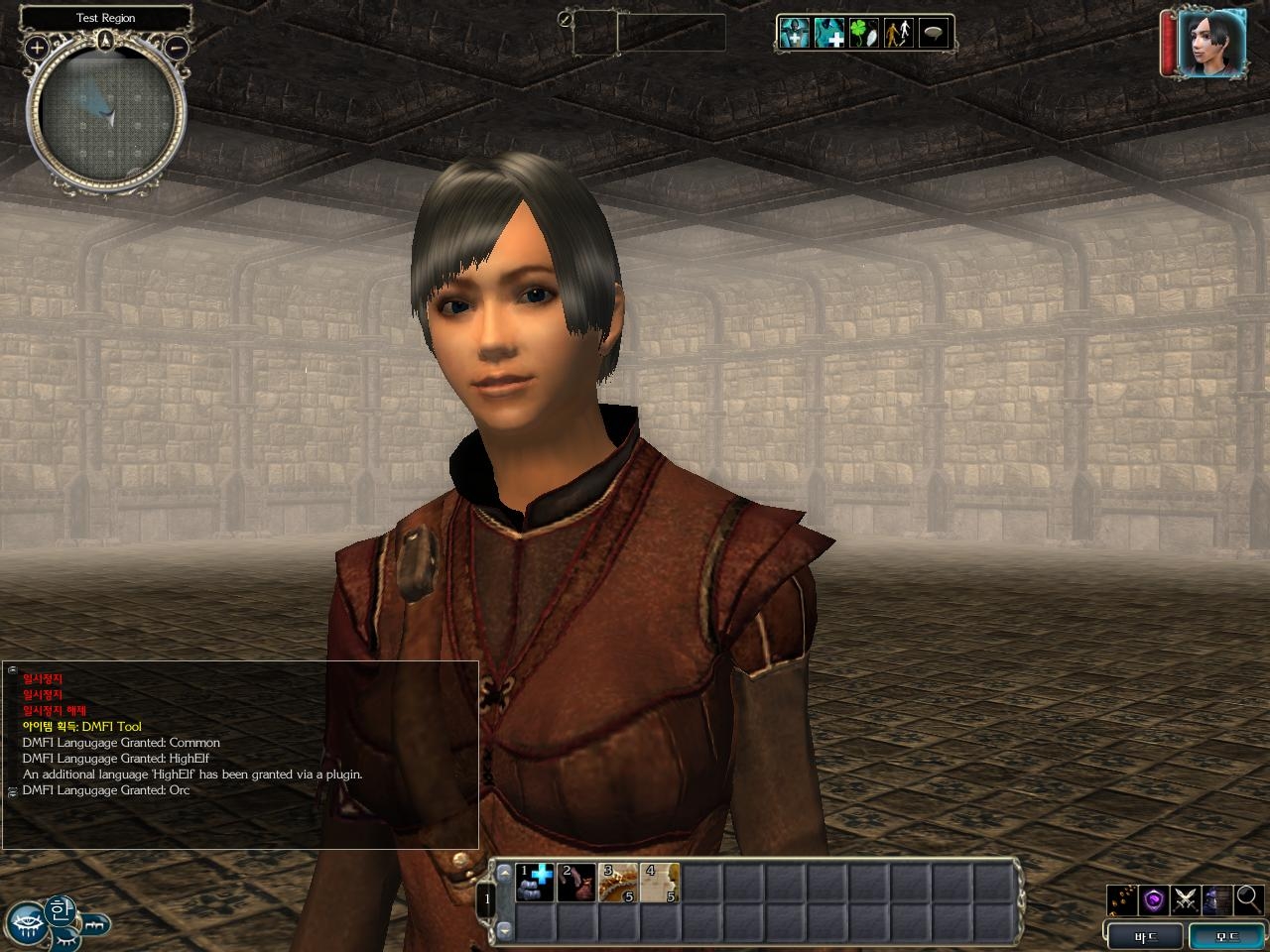Select the second teal healing cross icon

(x=829, y=33)
